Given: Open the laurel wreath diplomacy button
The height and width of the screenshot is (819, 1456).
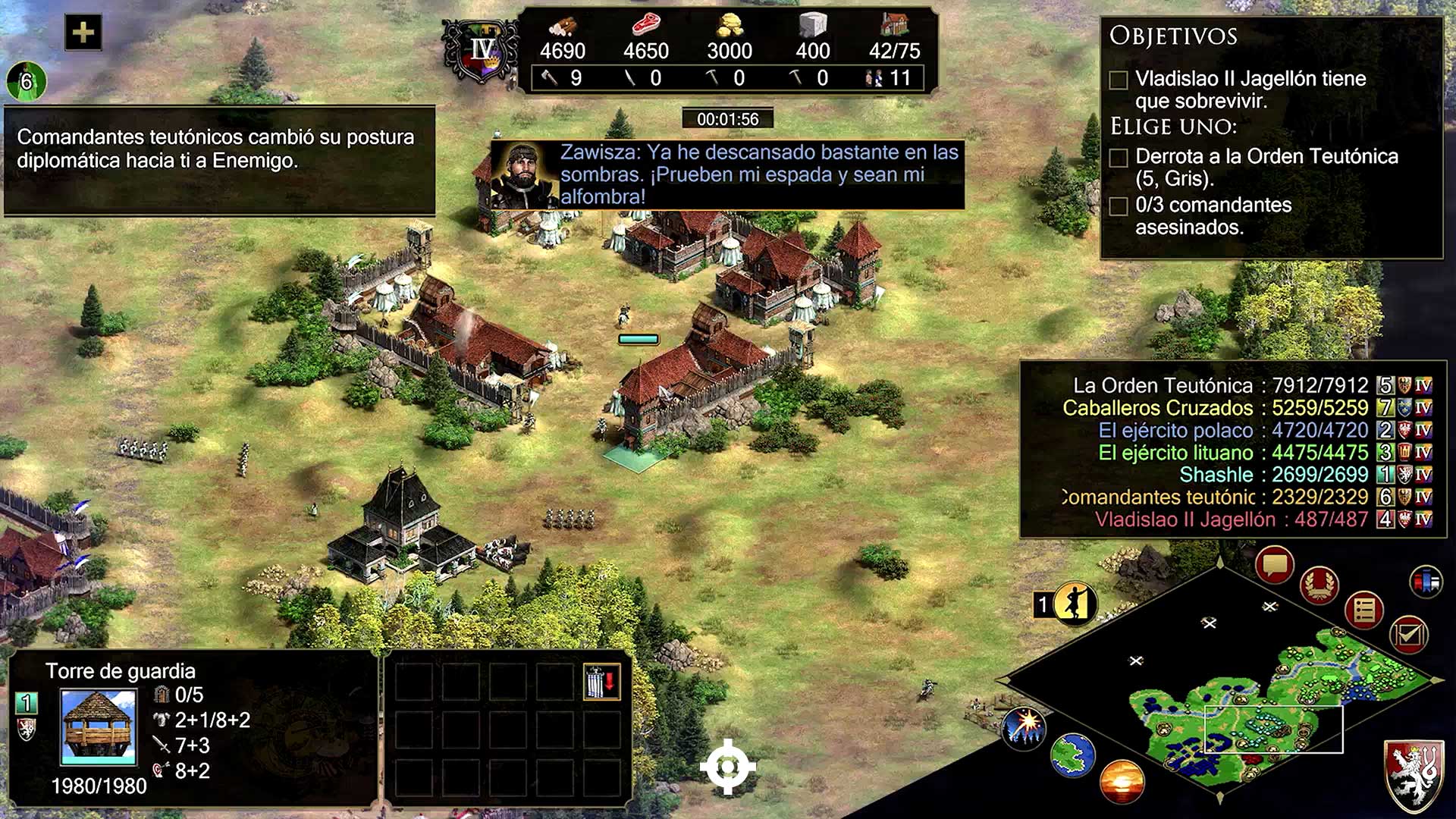Looking at the screenshot, I should click(x=1319, y=585).
